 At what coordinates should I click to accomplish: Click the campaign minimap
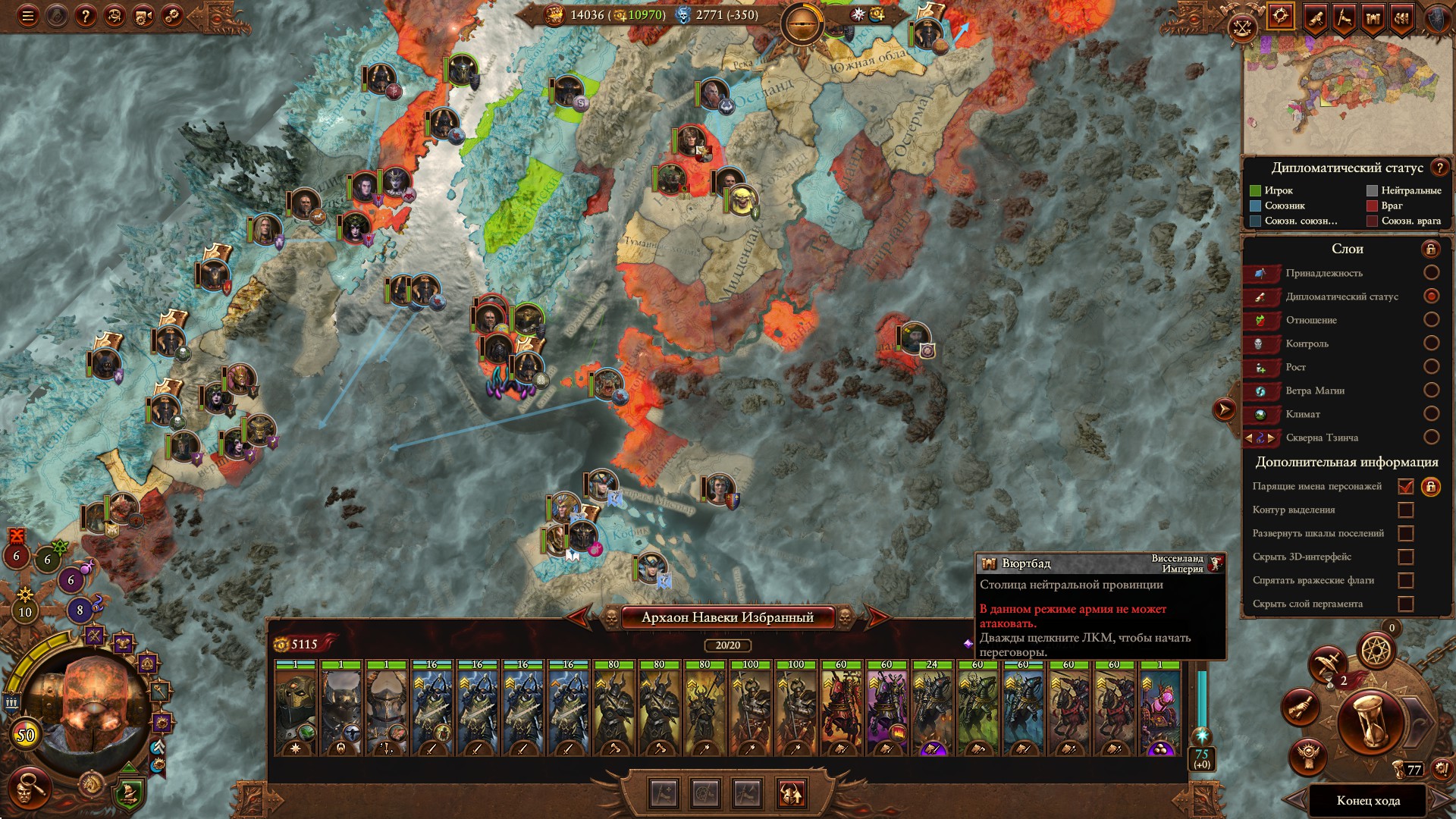[x=1347, y=95]
